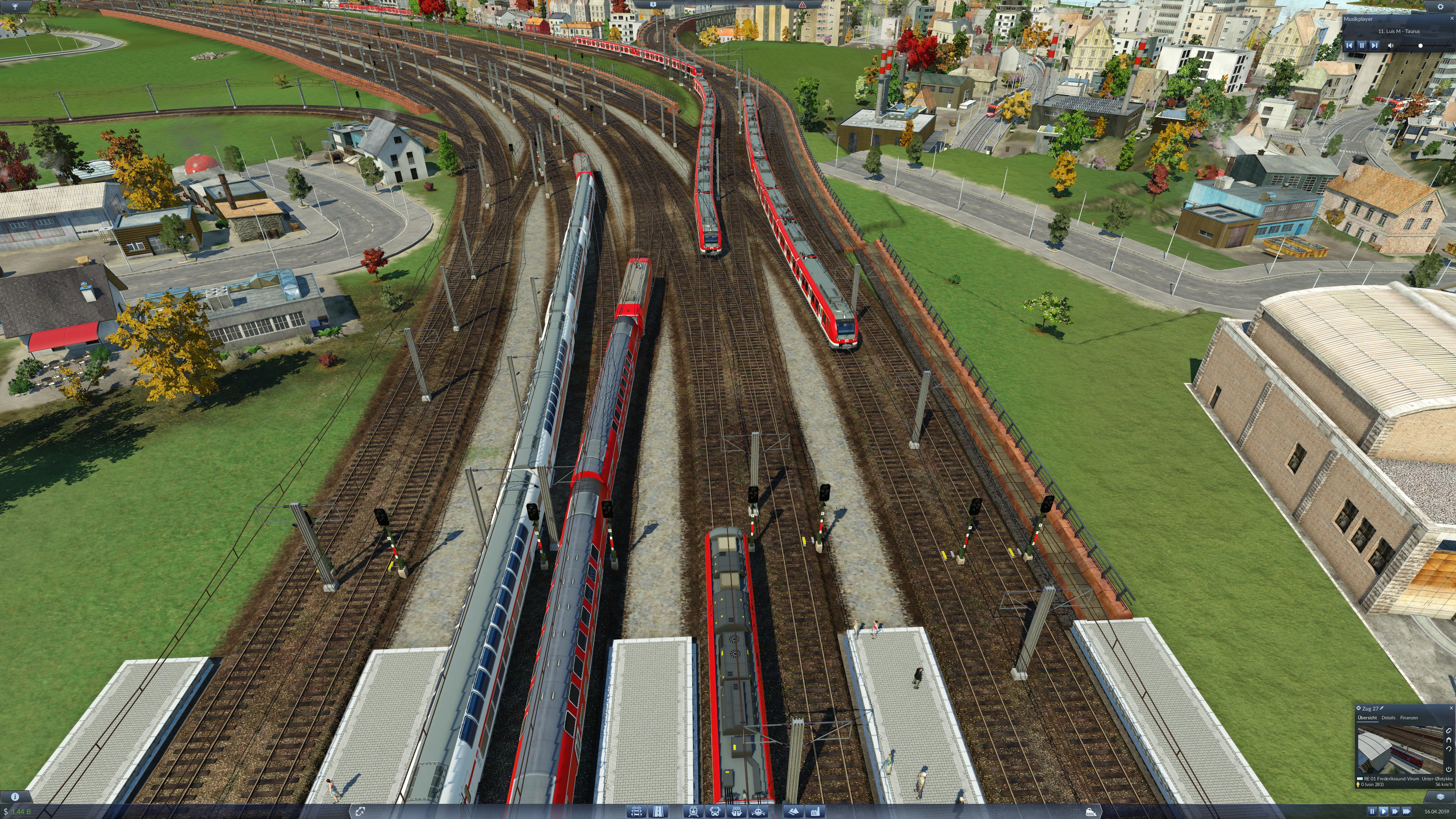The height and width of the screenshot is (819, 1456).
Task: Open the road construction tool
Action: point(659,812)
